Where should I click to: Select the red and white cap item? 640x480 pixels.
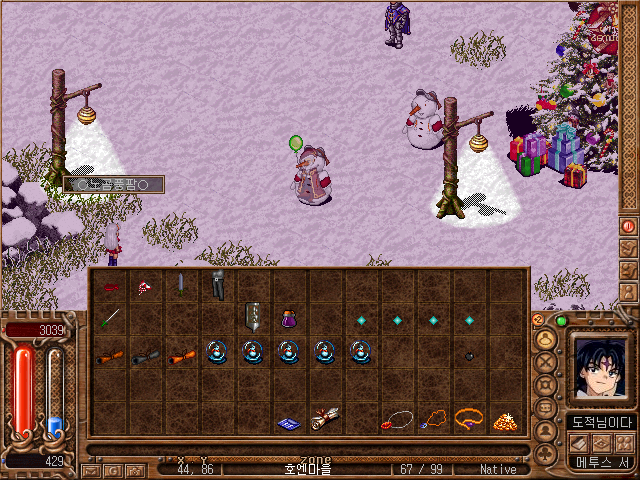tap(145, 286)
